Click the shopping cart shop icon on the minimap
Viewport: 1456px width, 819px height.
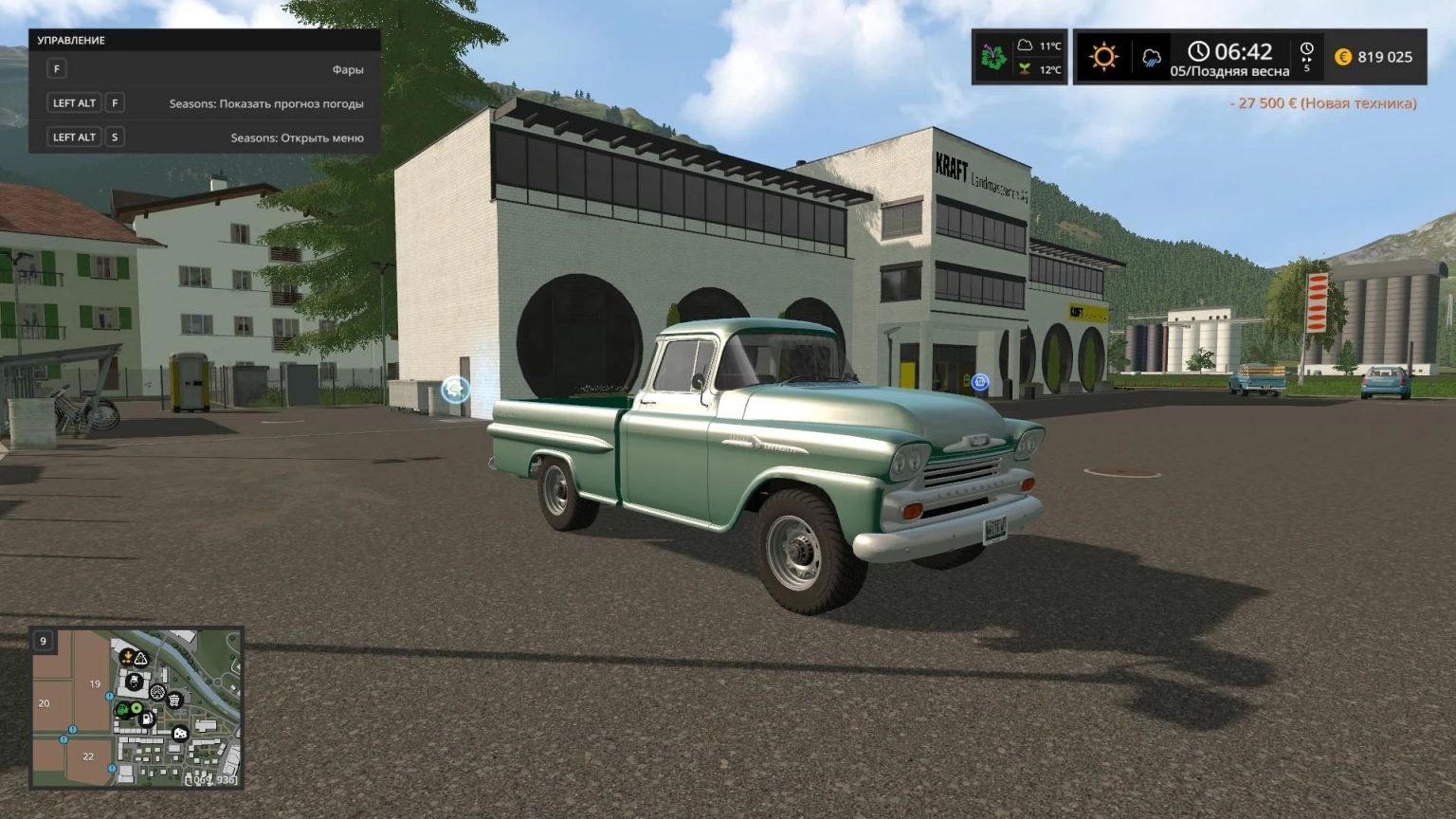174,700
